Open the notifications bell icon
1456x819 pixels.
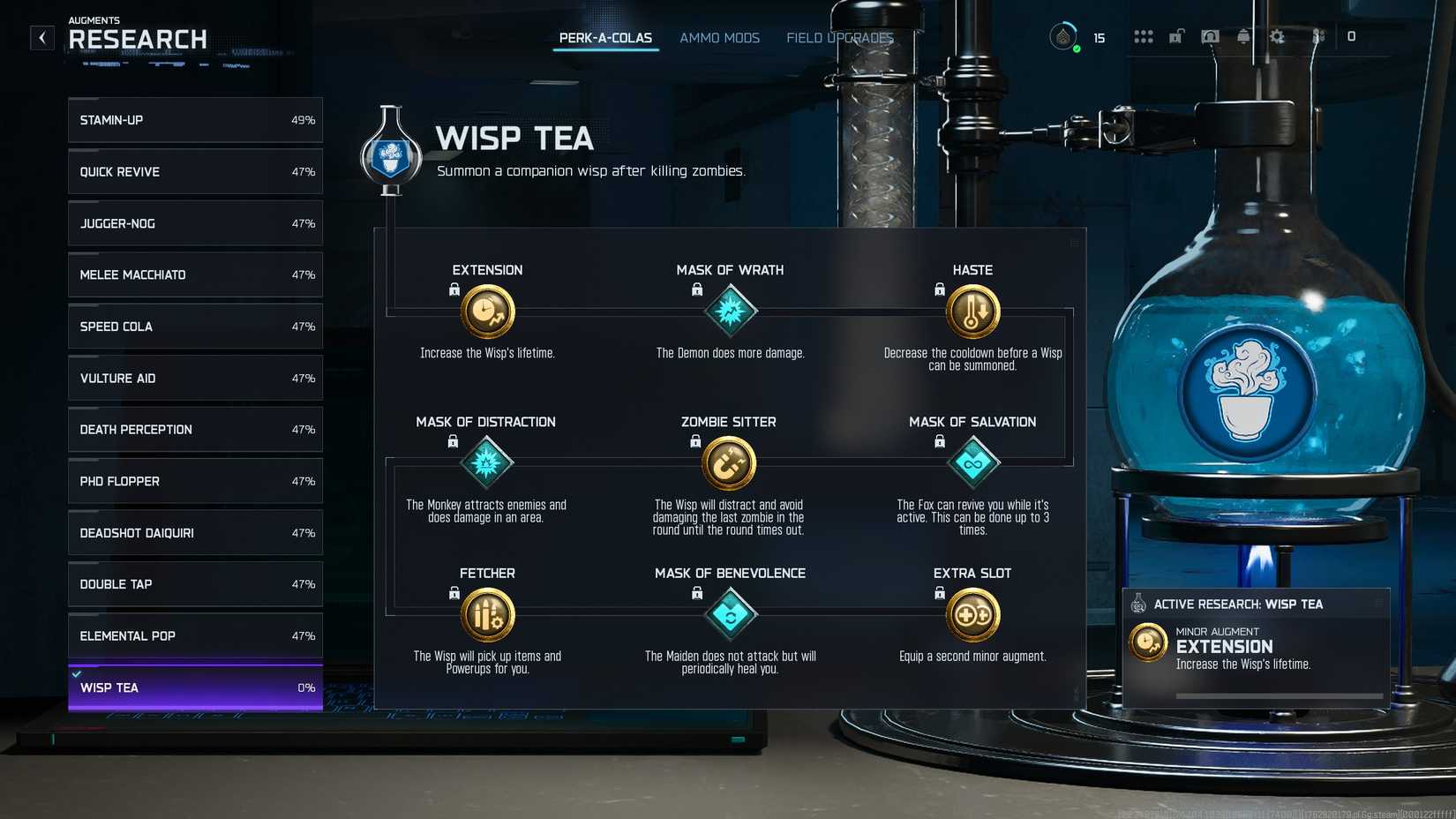(x=1244, y=37)
